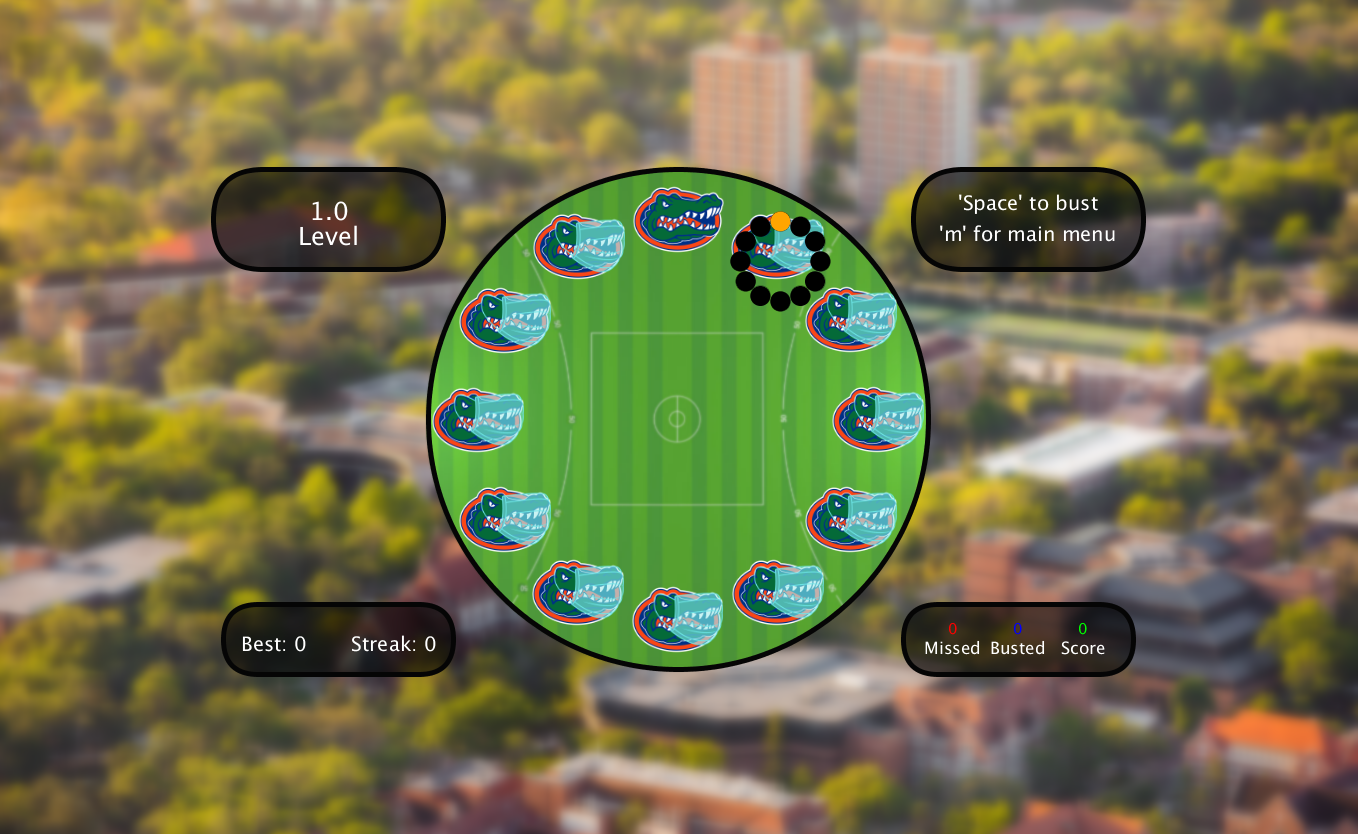Click the Level 1.0 display panel

tap(328, 218)
